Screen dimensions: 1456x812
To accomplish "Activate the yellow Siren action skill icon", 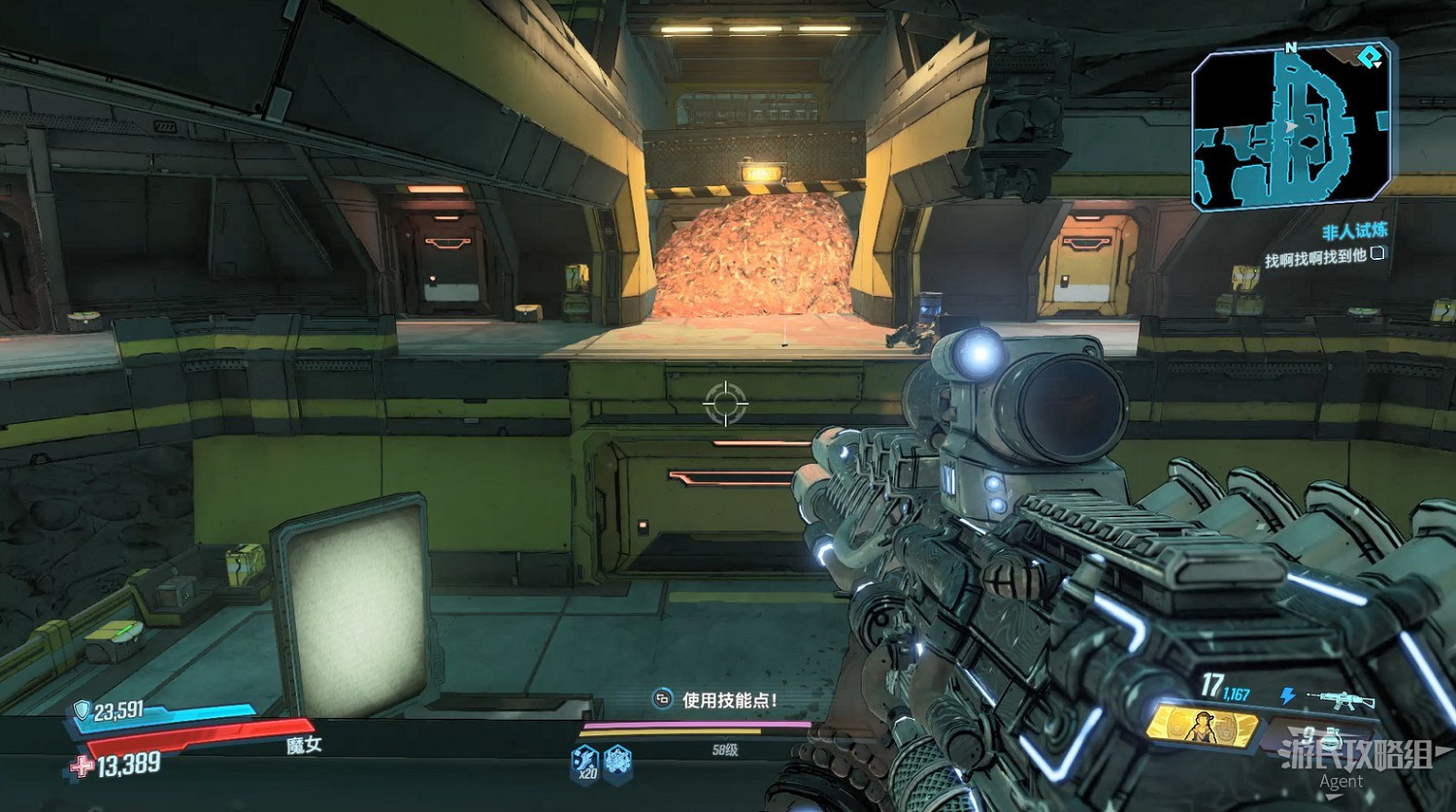I will (x=1203, y=726).
